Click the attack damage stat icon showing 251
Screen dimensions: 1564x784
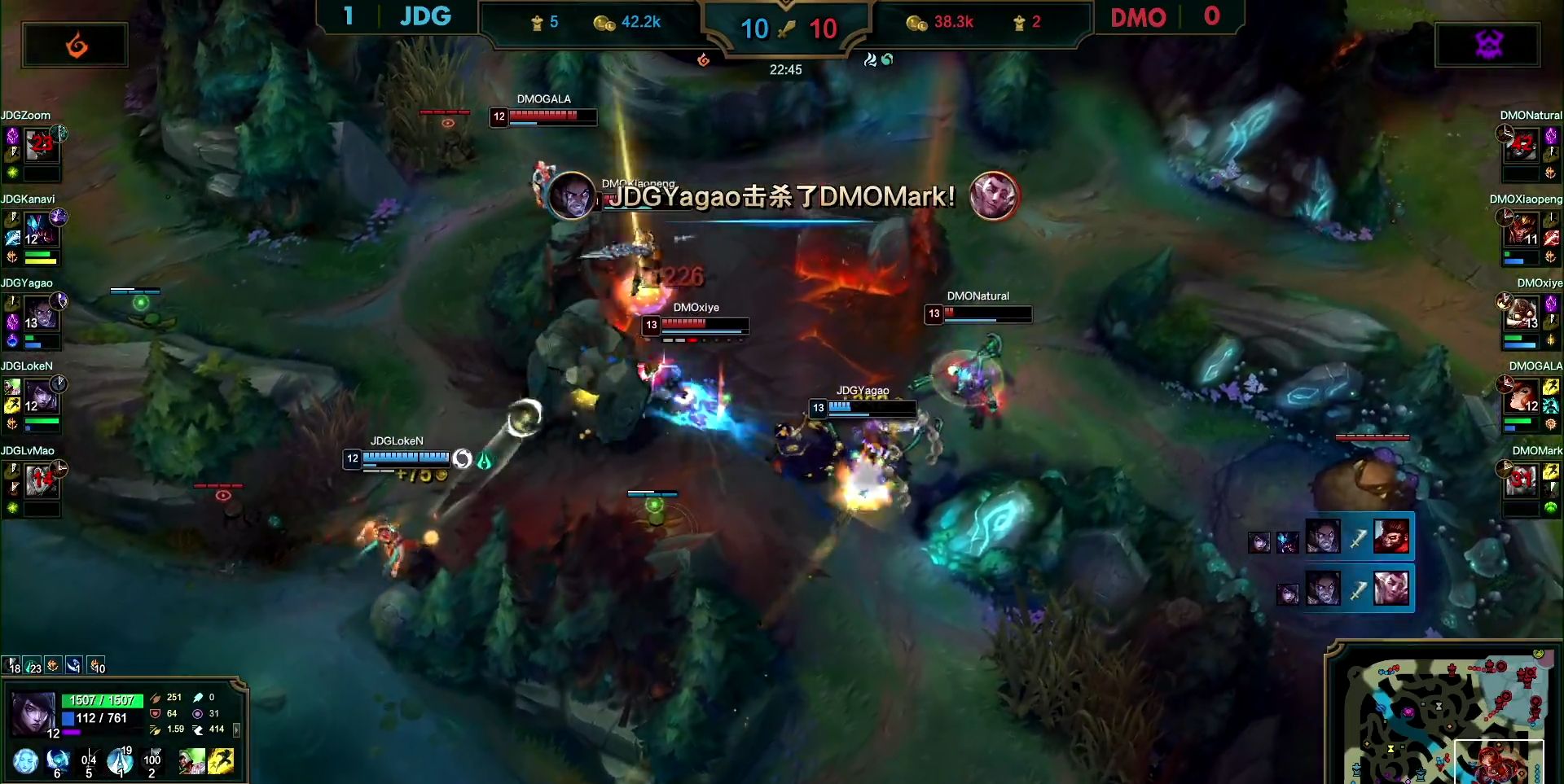click(155, 699)
